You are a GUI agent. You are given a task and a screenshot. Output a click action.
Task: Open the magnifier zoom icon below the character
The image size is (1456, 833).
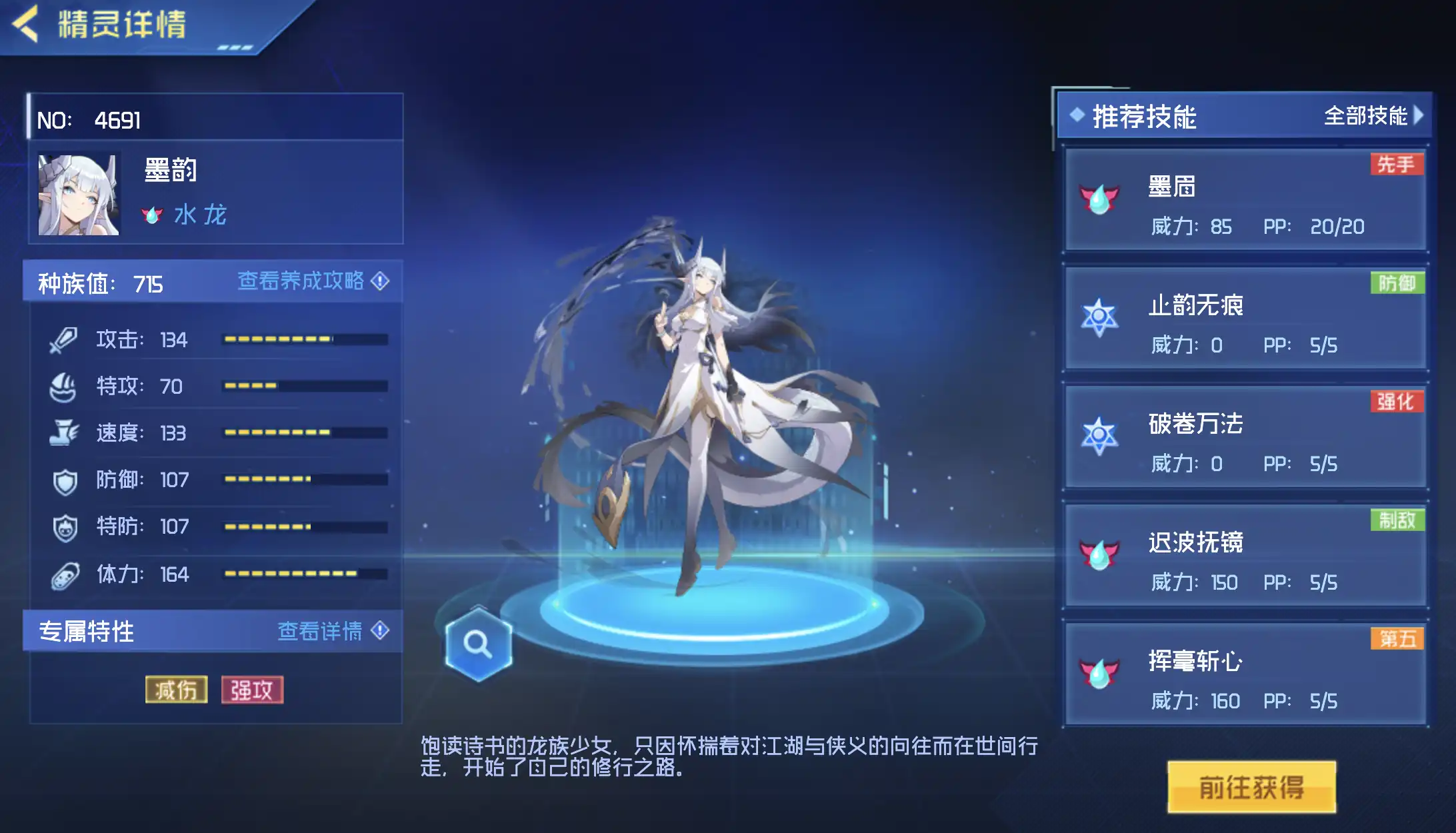click(x=477, y=643)
